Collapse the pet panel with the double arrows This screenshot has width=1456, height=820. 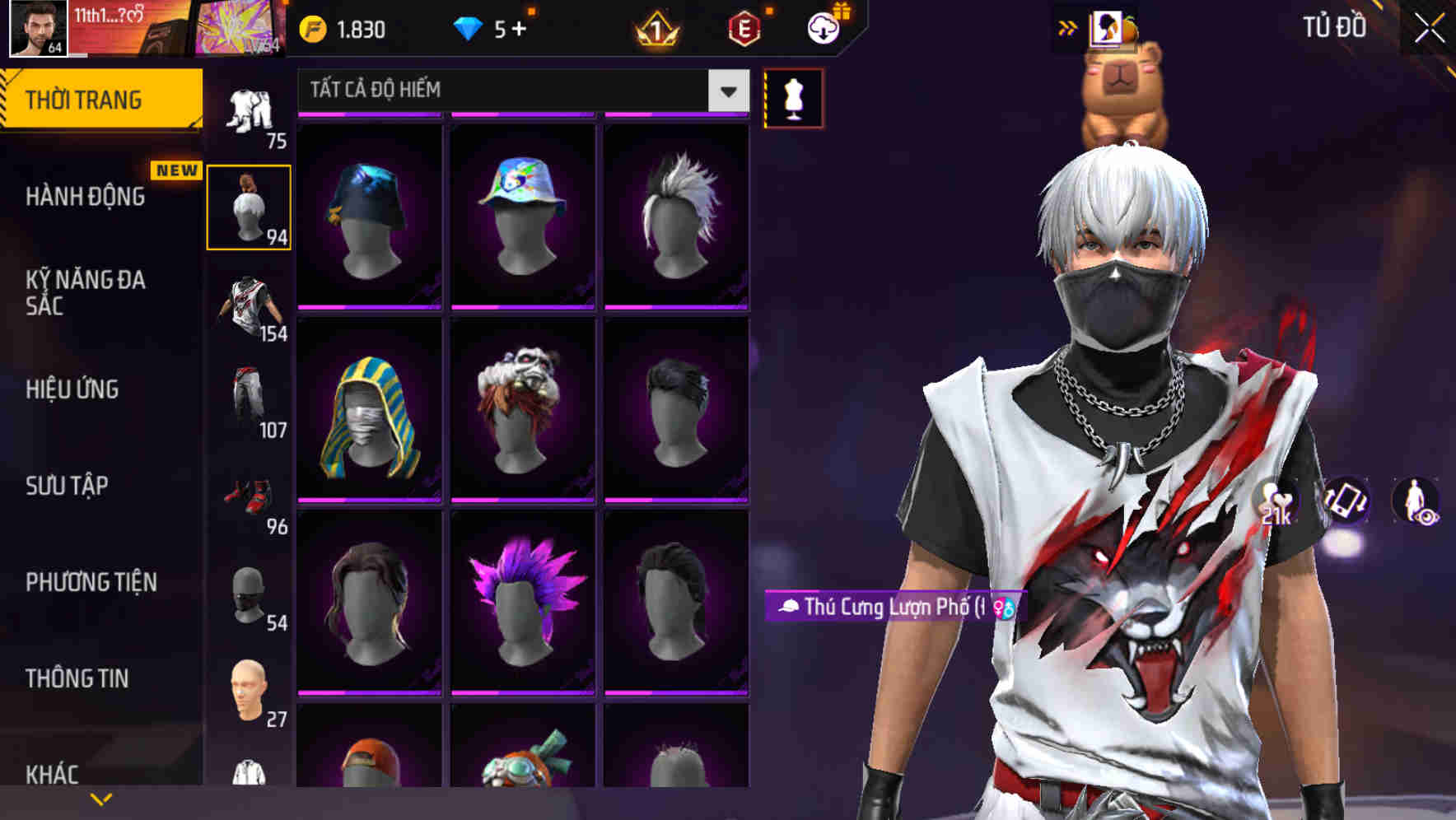click(x=1068, y=26)
